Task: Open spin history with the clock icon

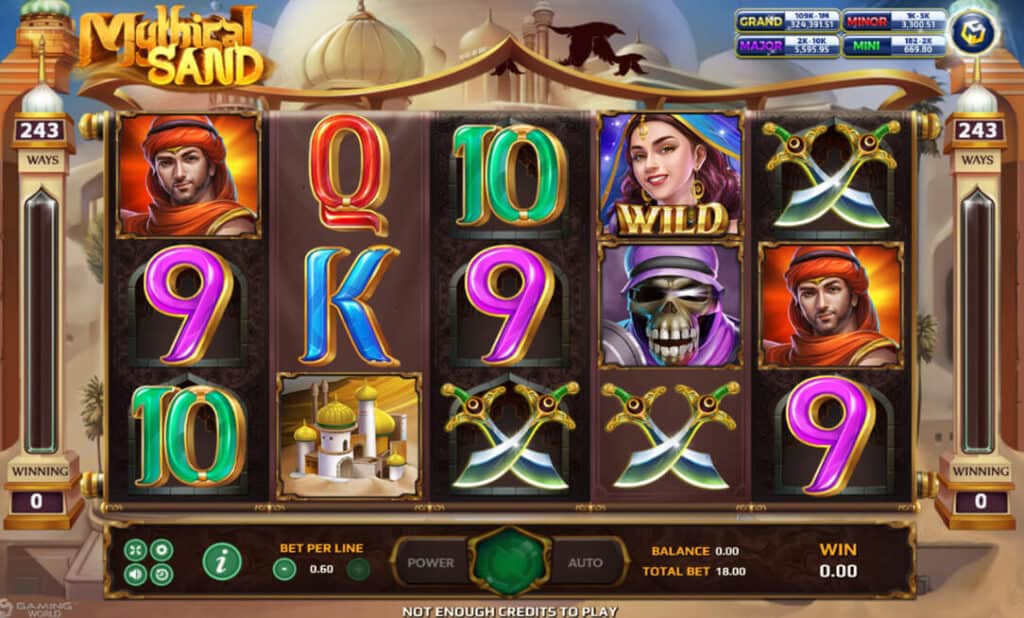Action: pos(161,574)
